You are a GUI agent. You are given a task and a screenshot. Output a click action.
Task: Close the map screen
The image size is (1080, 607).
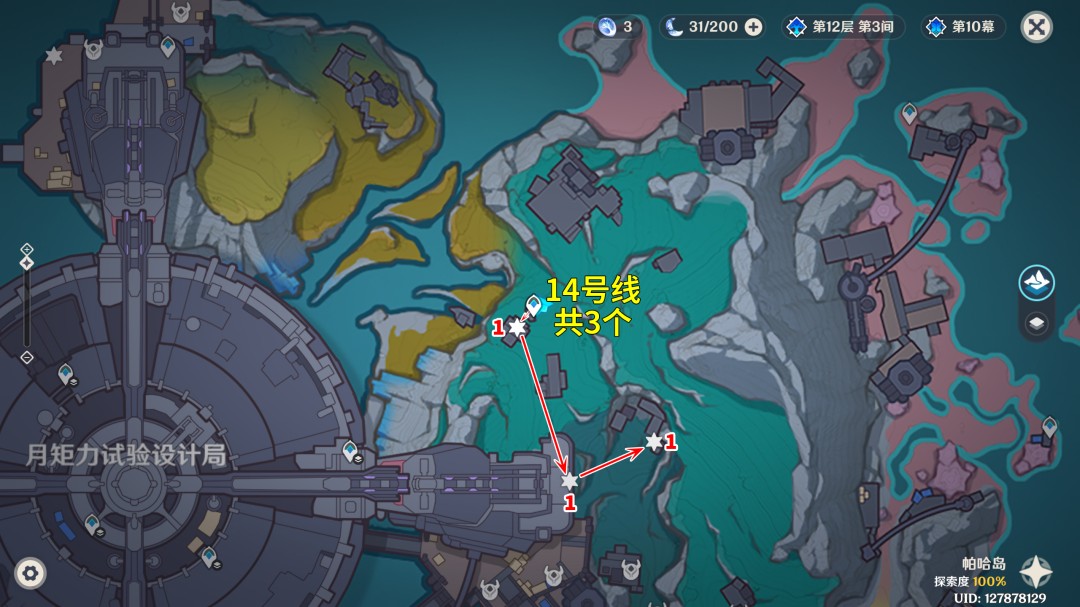pyautogui.click(x=1036, y=27)
